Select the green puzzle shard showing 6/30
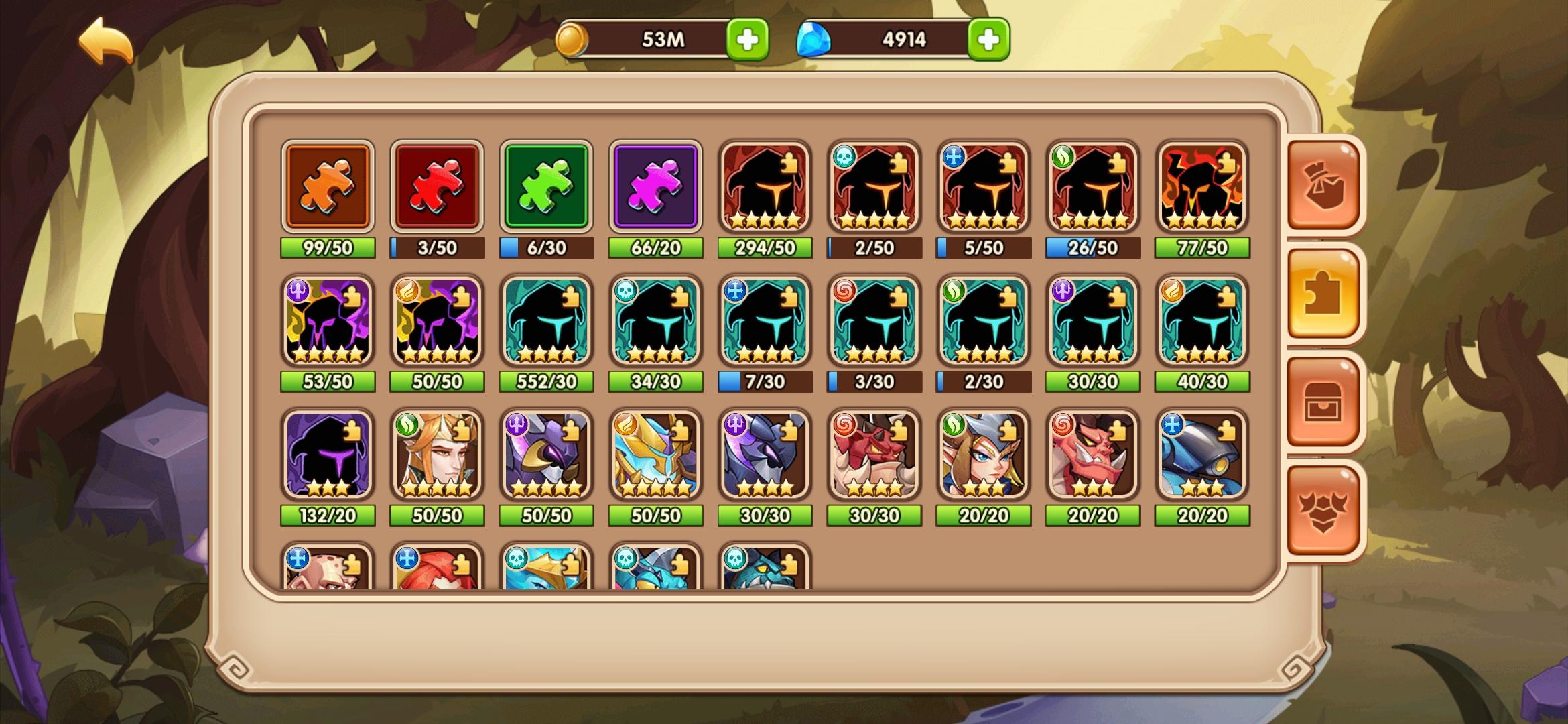This screenshot has height=724, width=1568. (546, 187)
